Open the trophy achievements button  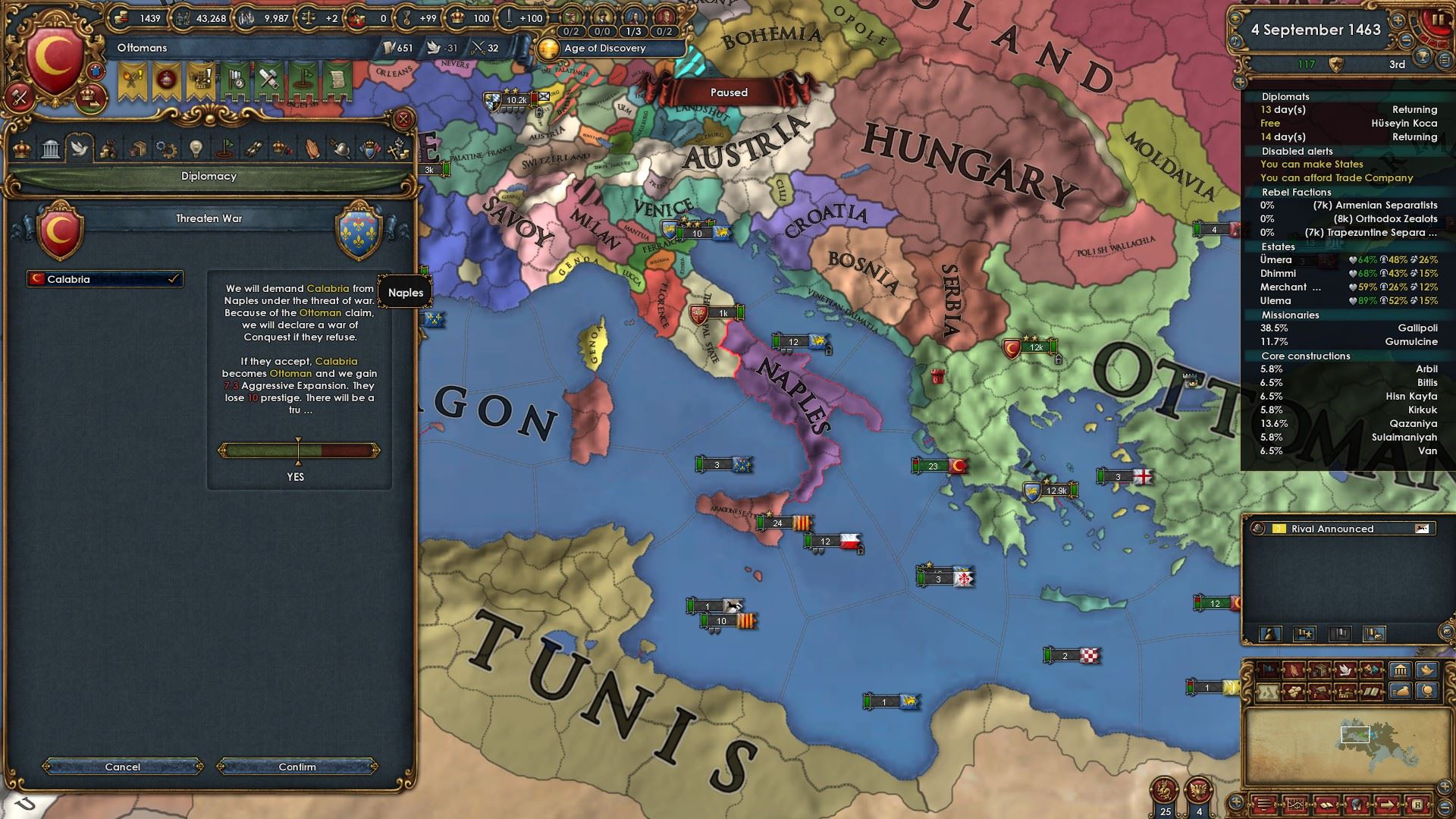tap(1423, 55)
